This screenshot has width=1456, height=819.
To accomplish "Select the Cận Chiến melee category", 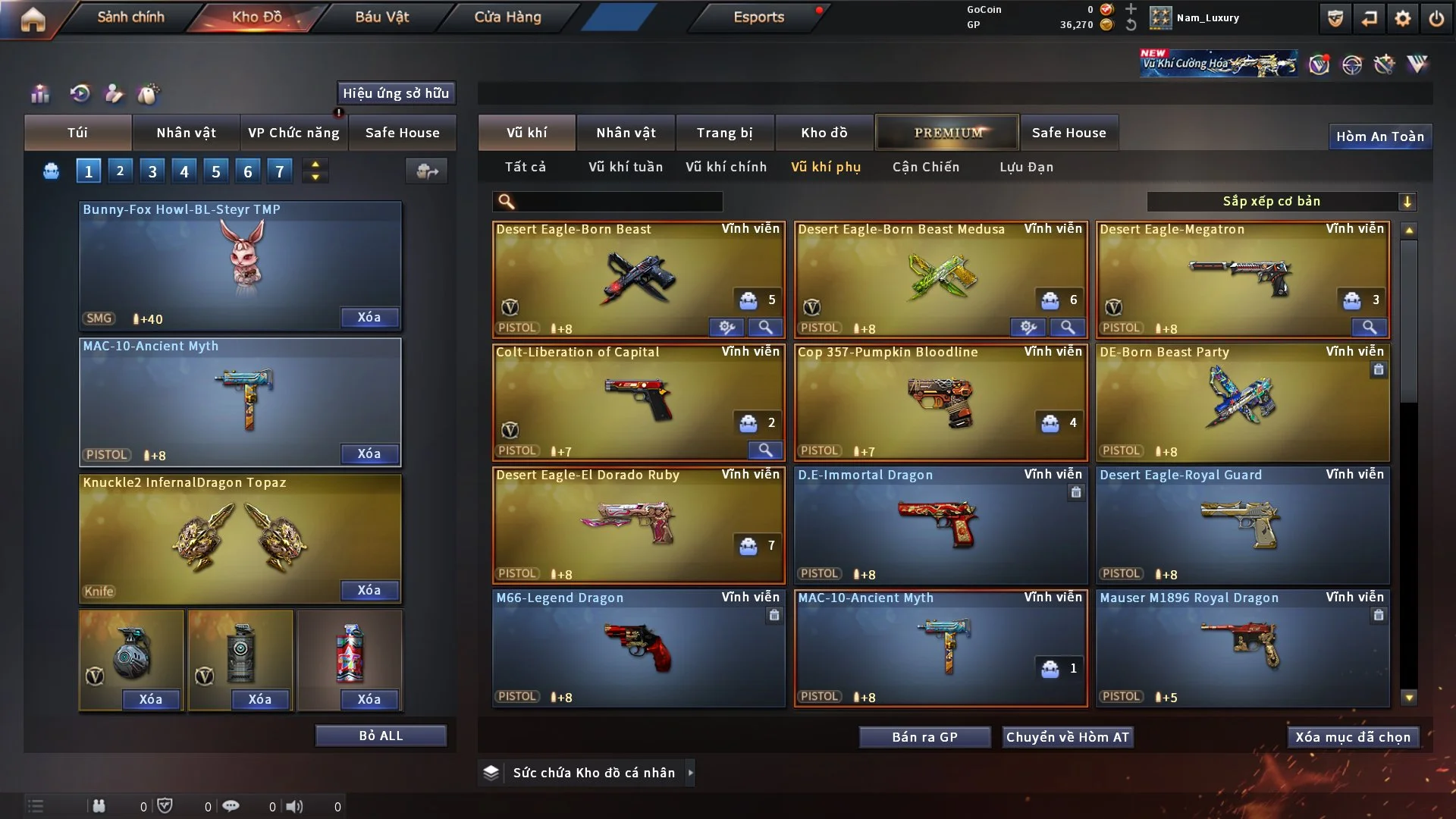I will coord(925,167).
